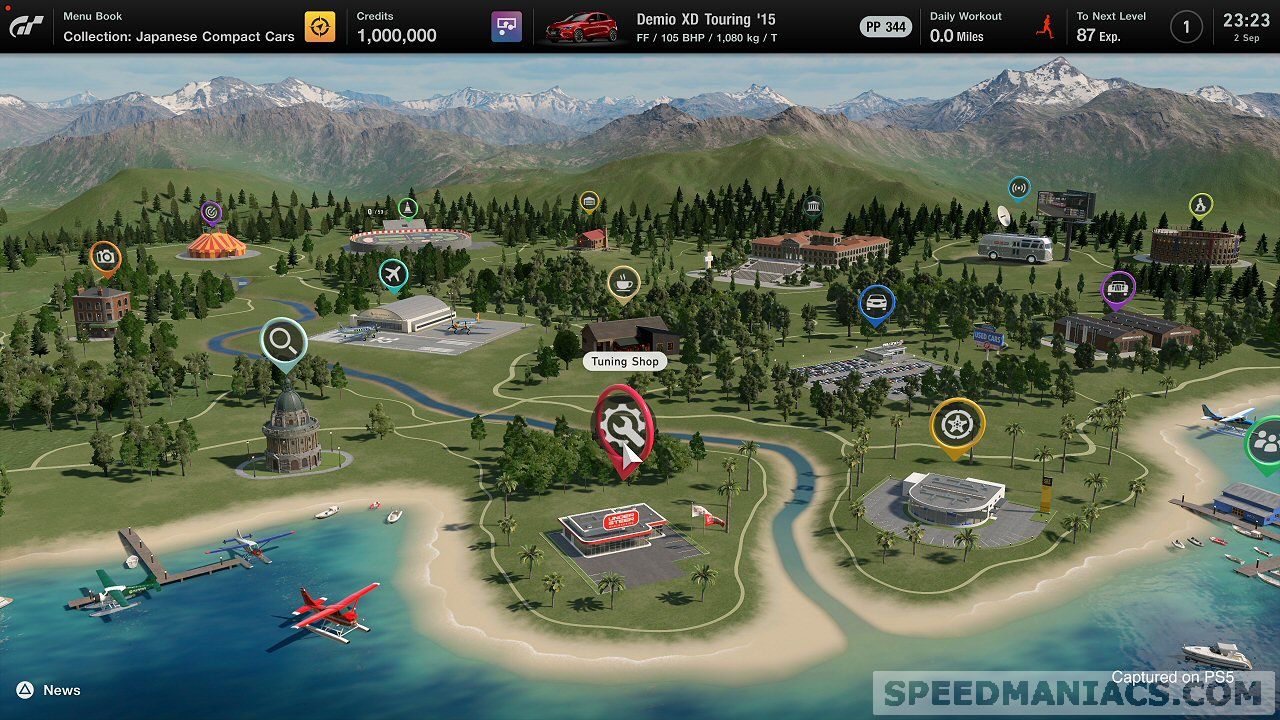This screenshot has width=1280, height=720.
Task: Enter World Circuits via the airplane pin
Action: [394, 274]
